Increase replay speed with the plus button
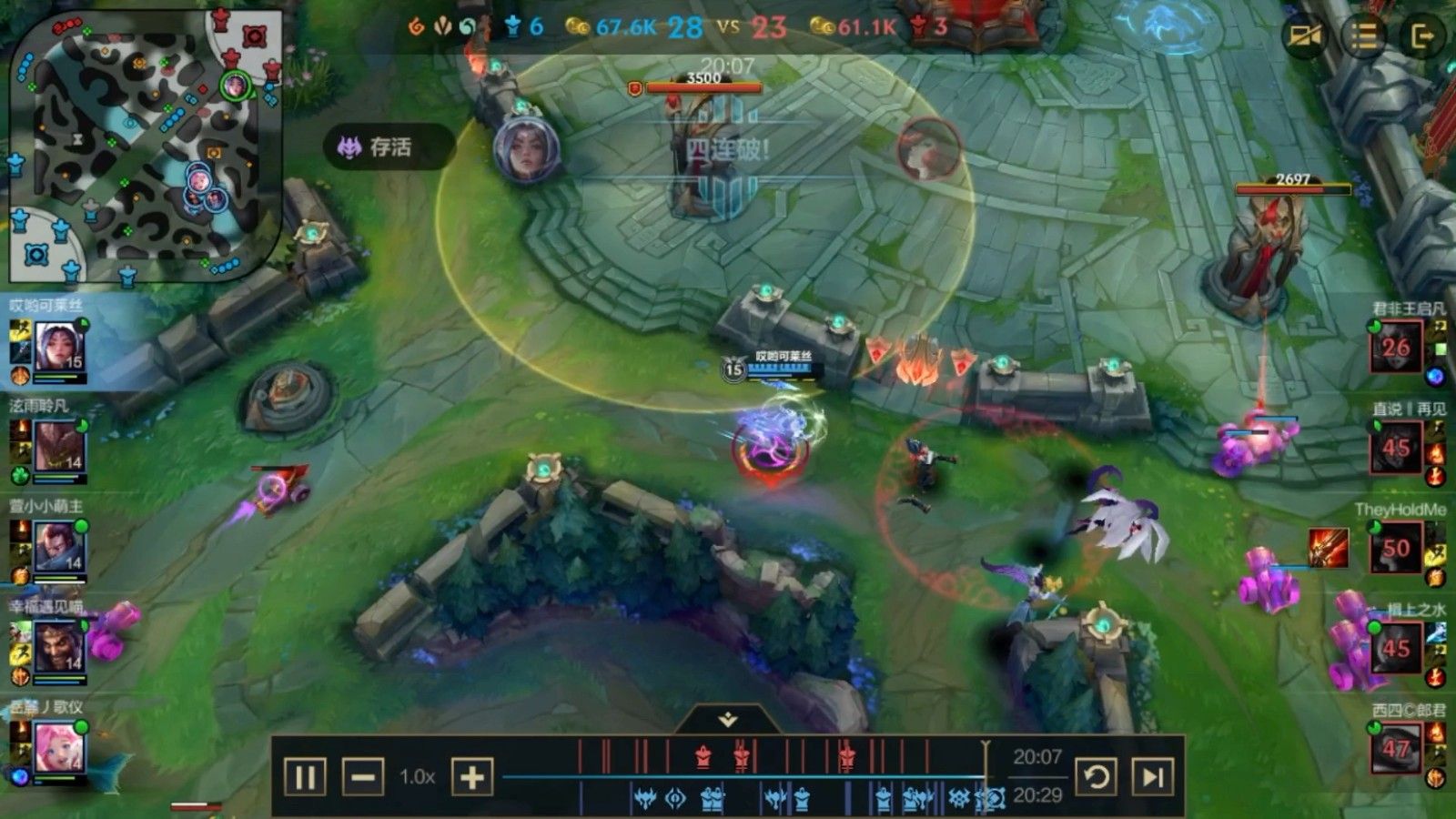Viewport: 1456px width, 819px height. 471,777
